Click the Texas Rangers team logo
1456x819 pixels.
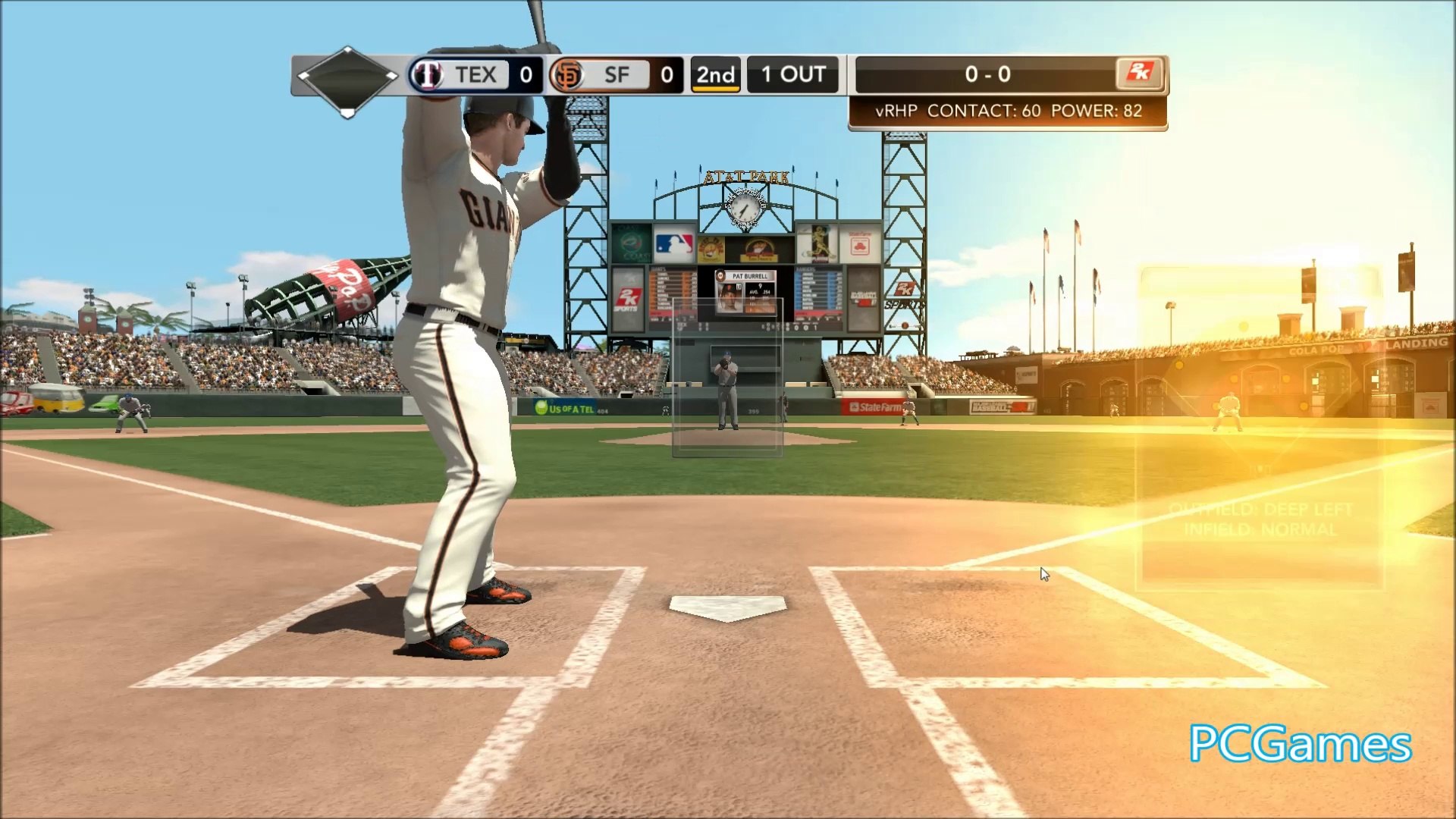(x=426, y=74)
